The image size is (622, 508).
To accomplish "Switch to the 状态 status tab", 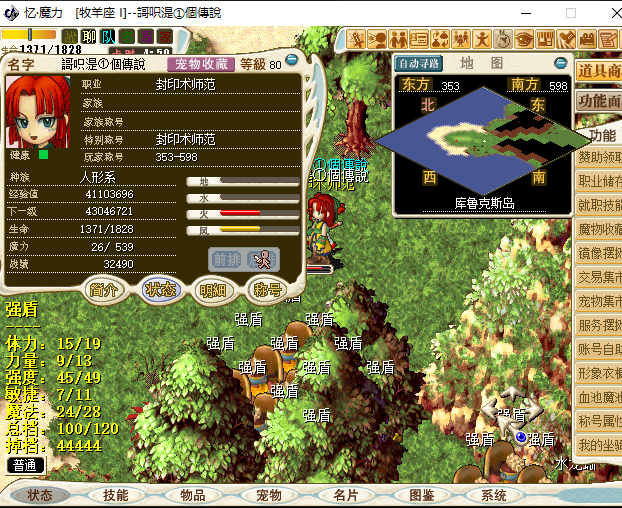I will point(160,290).
